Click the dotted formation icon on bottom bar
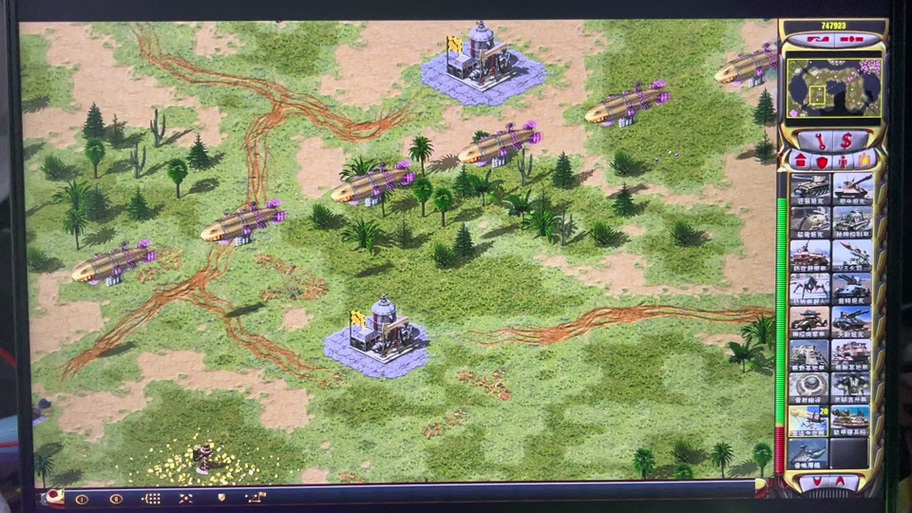The width and height of the screenshot is (912, 513). click(x=151, y=498)
